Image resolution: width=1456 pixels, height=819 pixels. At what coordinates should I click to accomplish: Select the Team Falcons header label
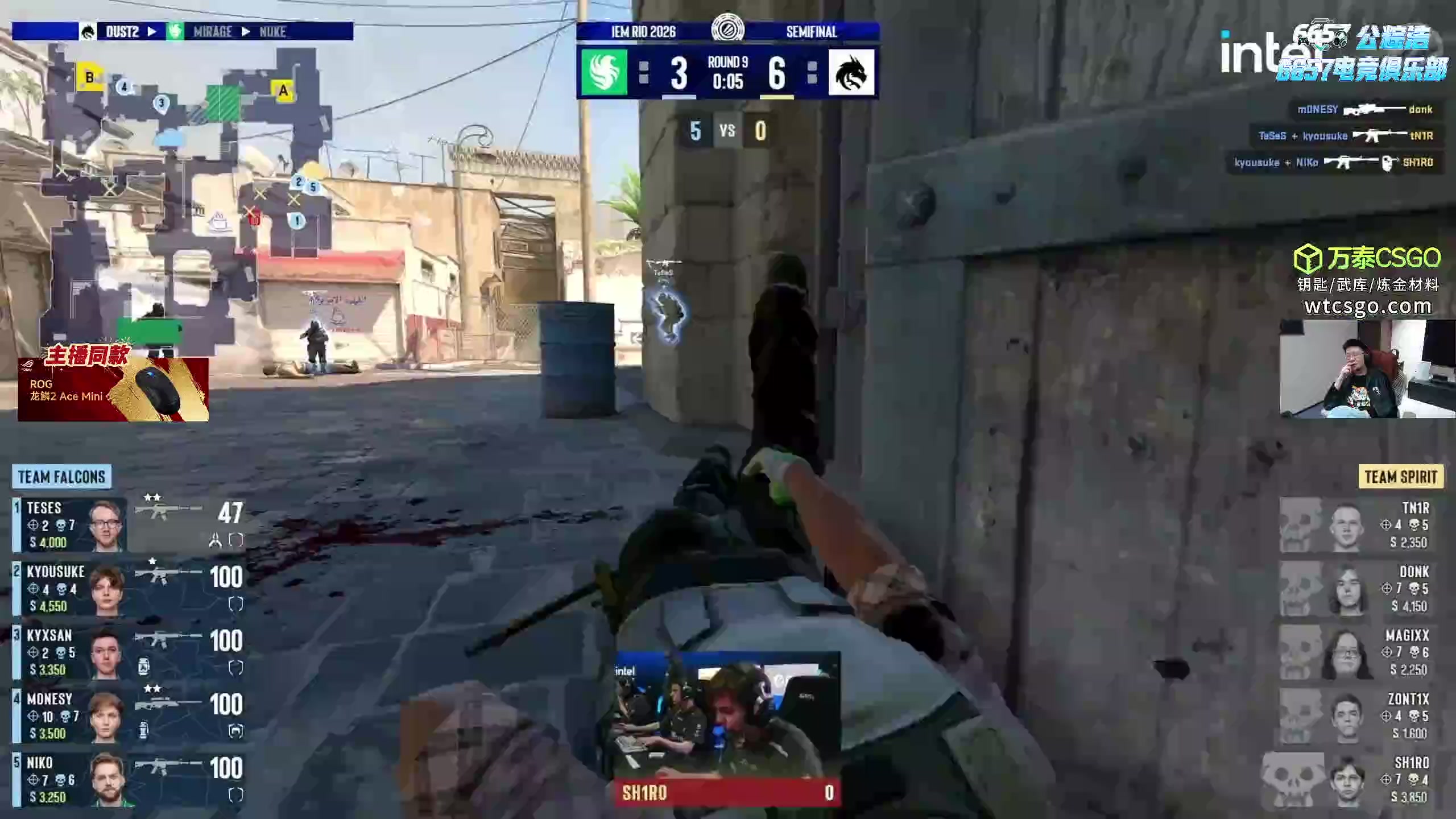(x=61, y=477)
